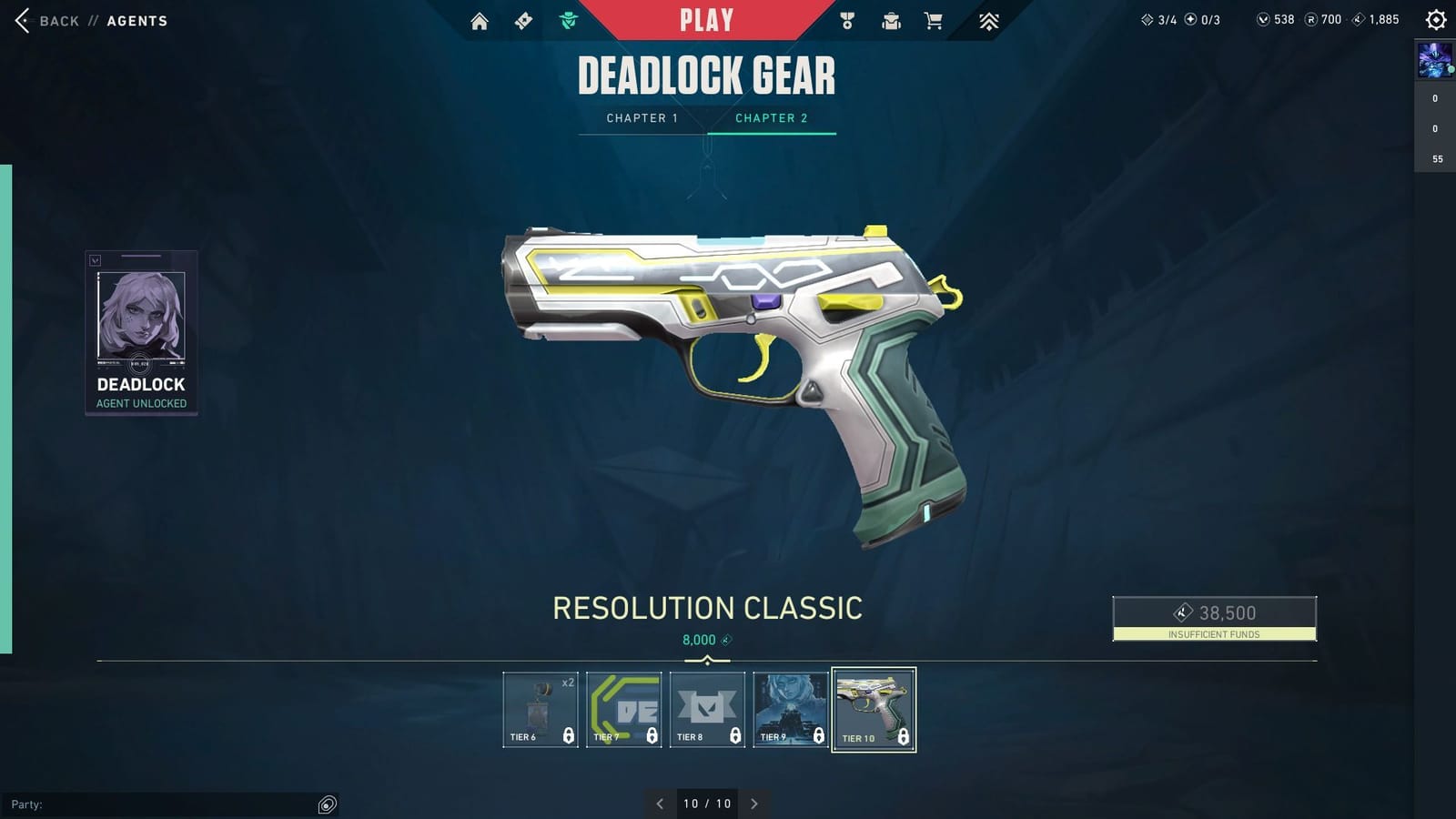Open the Battlepass ticket icon

point(524,19)
